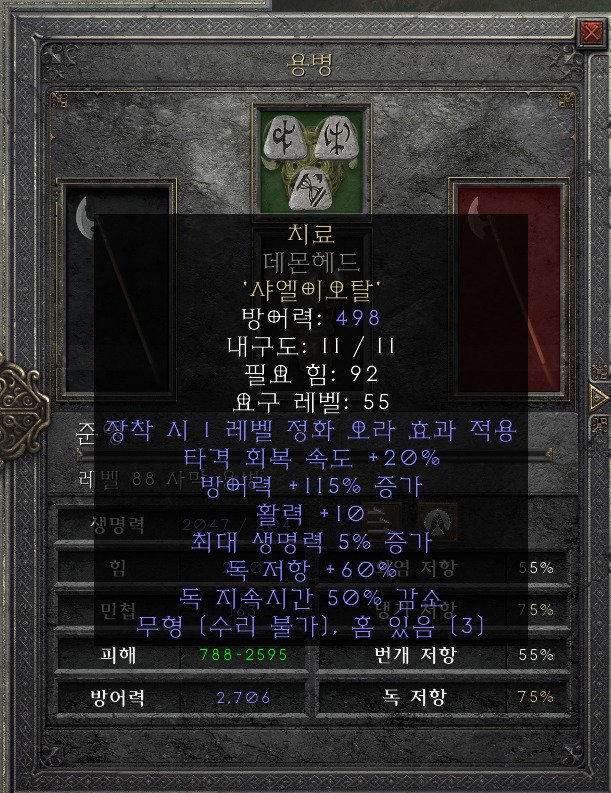Click the gold arrow on the panel's right edge
The width and height of the screenshot is (611, 793).
(x=599, y=396)
